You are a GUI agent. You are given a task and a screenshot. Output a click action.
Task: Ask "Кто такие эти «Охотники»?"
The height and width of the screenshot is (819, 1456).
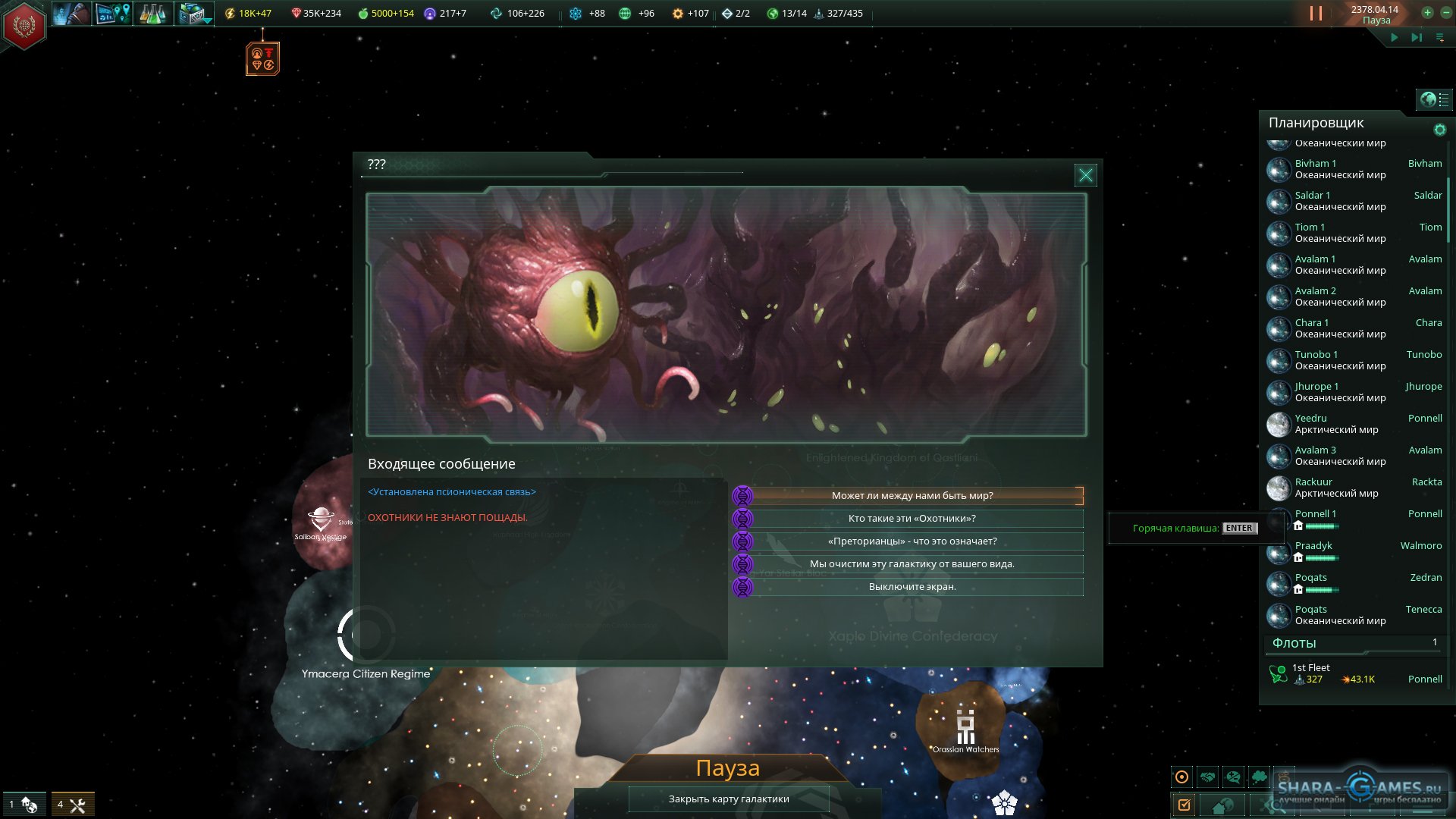coord(912,519)
